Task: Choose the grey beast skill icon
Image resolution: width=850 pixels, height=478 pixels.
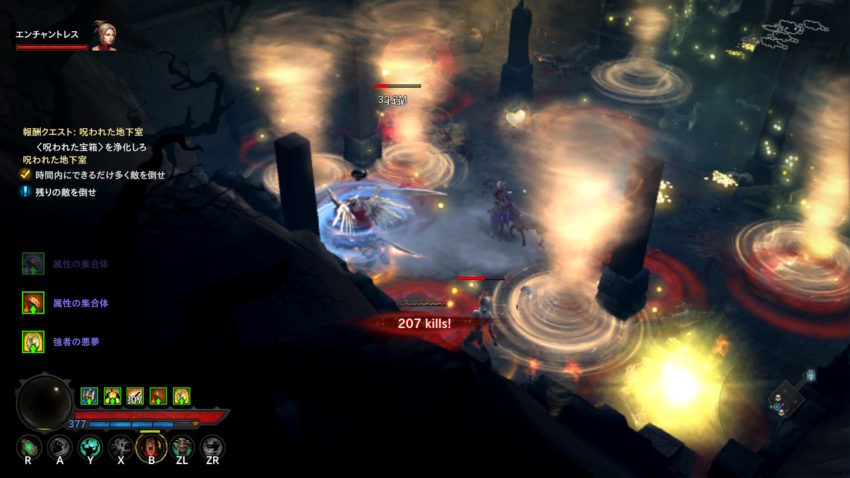Action: [x=212, y=447]
